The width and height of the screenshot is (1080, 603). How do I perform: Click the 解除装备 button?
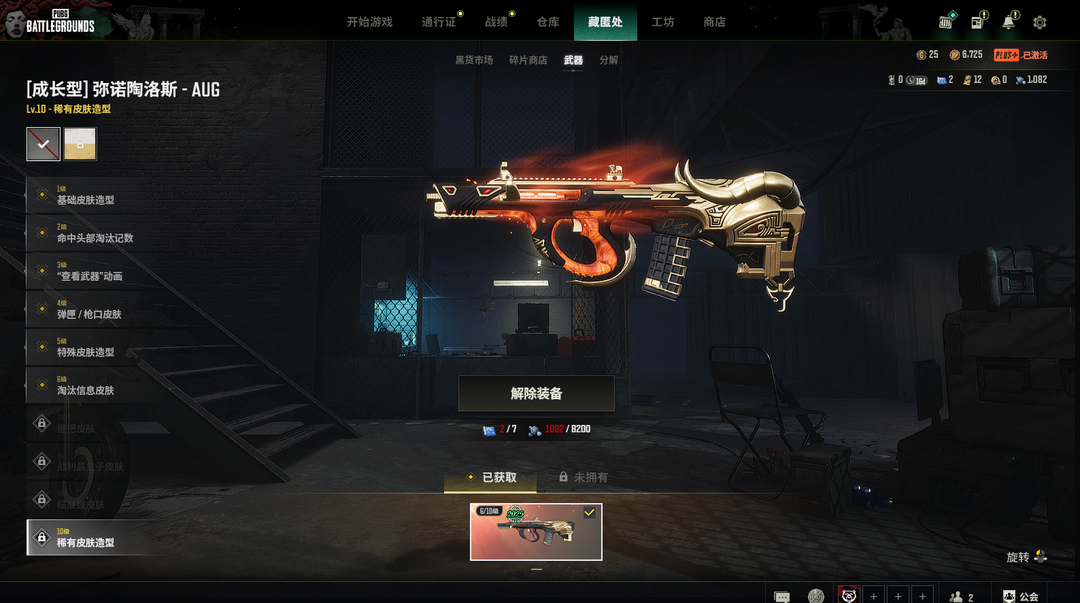click(x=536, y=394)
